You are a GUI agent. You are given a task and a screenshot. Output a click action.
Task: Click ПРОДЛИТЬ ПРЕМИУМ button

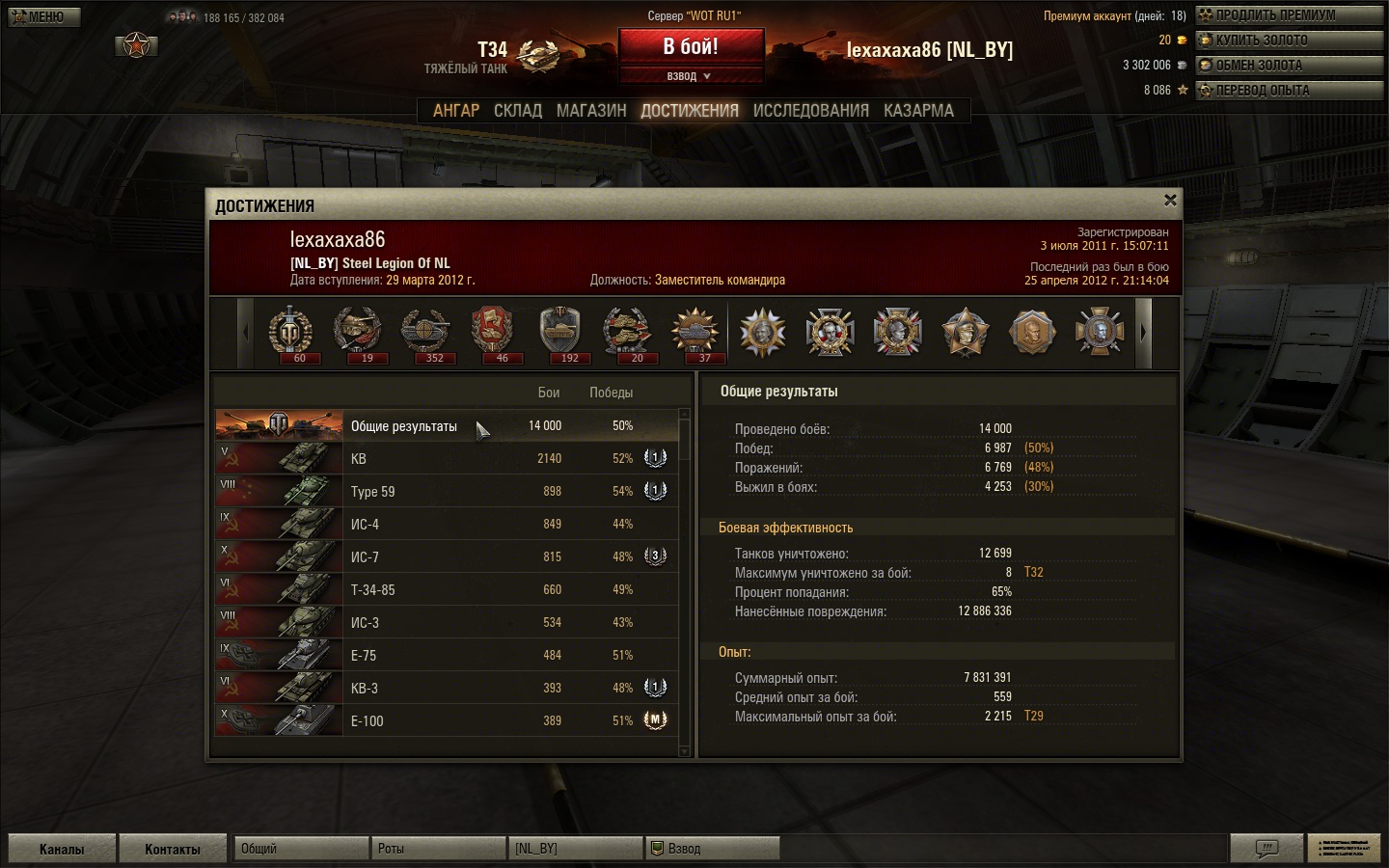(x=1289, y=15)
